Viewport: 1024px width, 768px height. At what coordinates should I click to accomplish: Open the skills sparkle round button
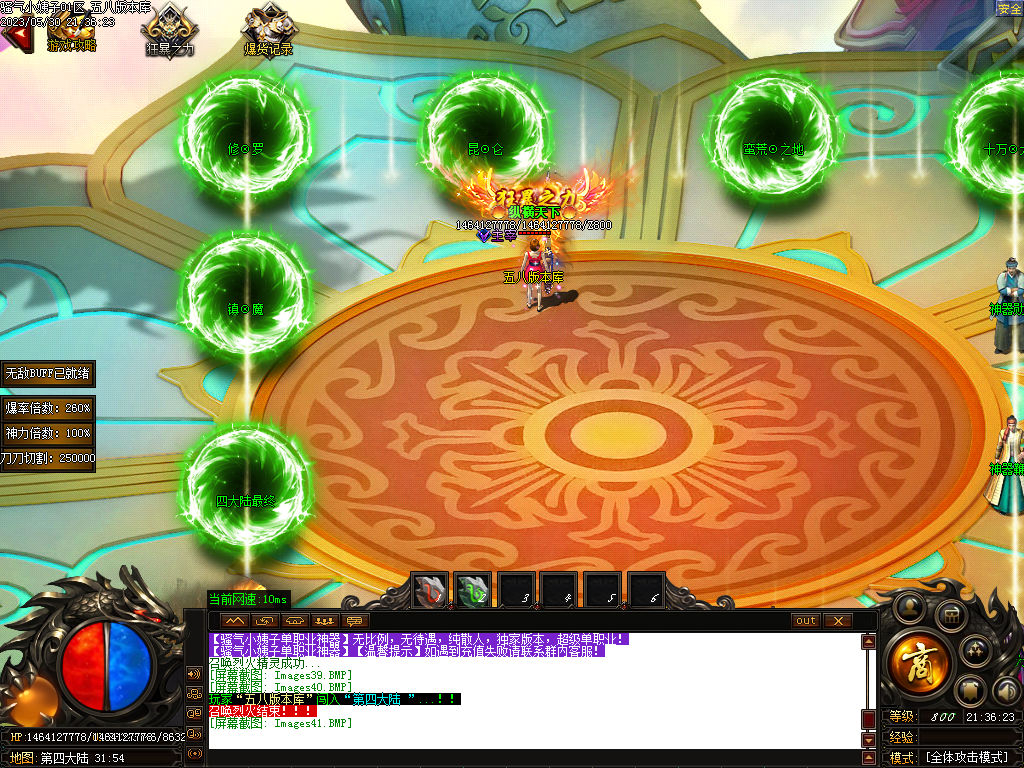pos(975,651)
